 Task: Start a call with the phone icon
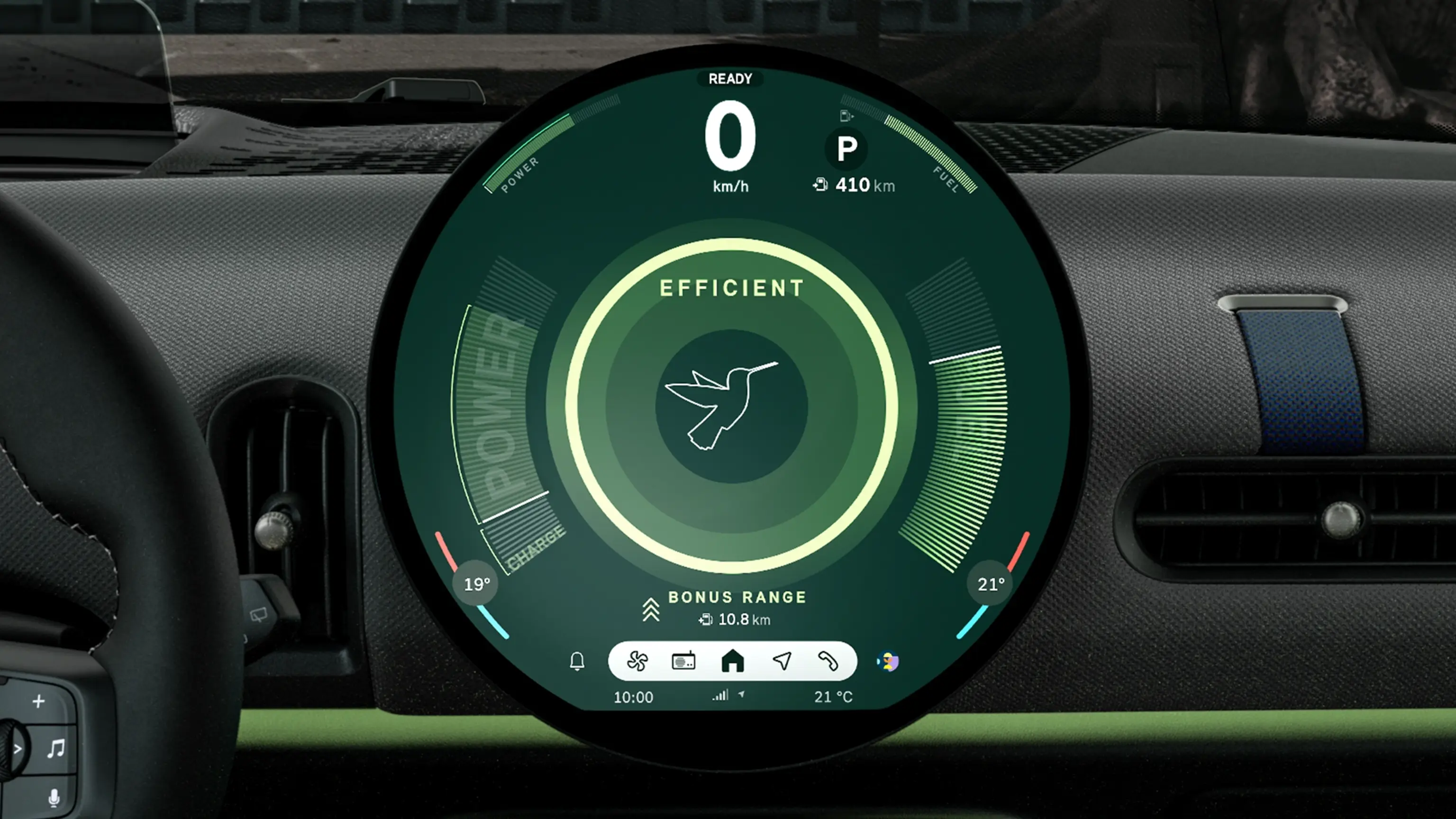click(x=829, y=661)
